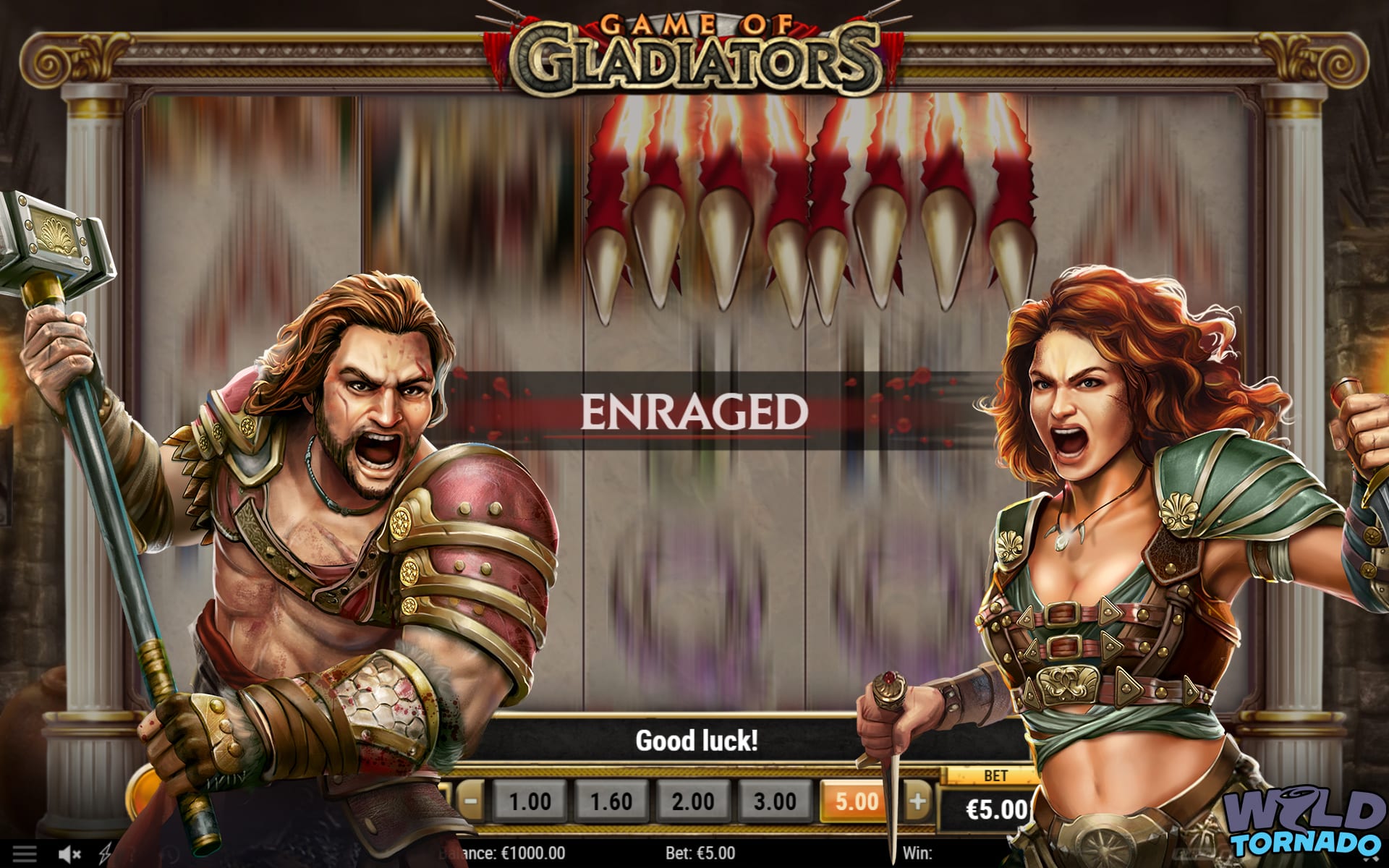Choose the 1.60 bet value
Image resolution: width=1389 pixels, height=868 pixels.
[x=611, y=801]
